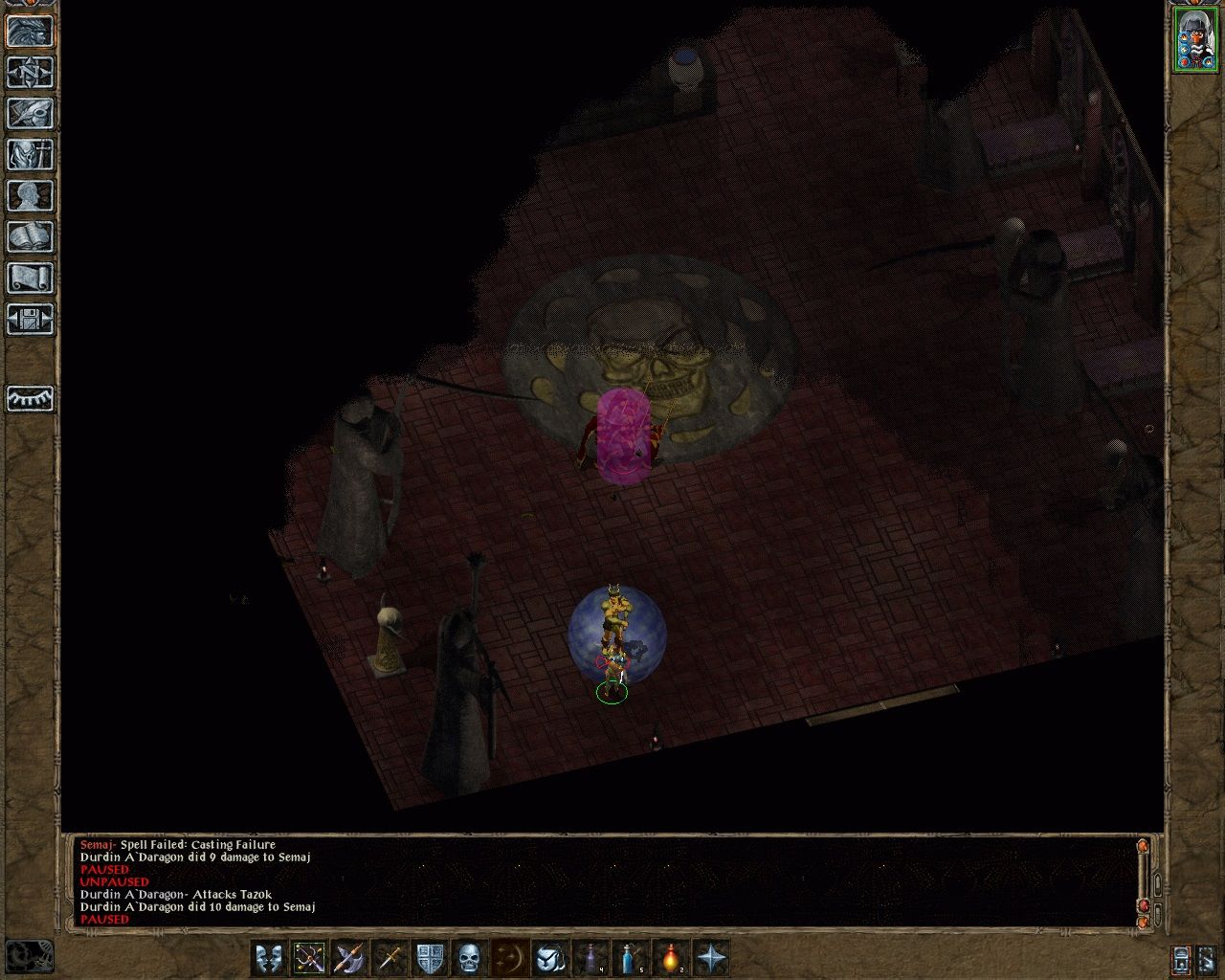The height and width of the screenshot is (980, 1225).
Task: Select the axe weapon slot
Action: (x=349, y=957)
